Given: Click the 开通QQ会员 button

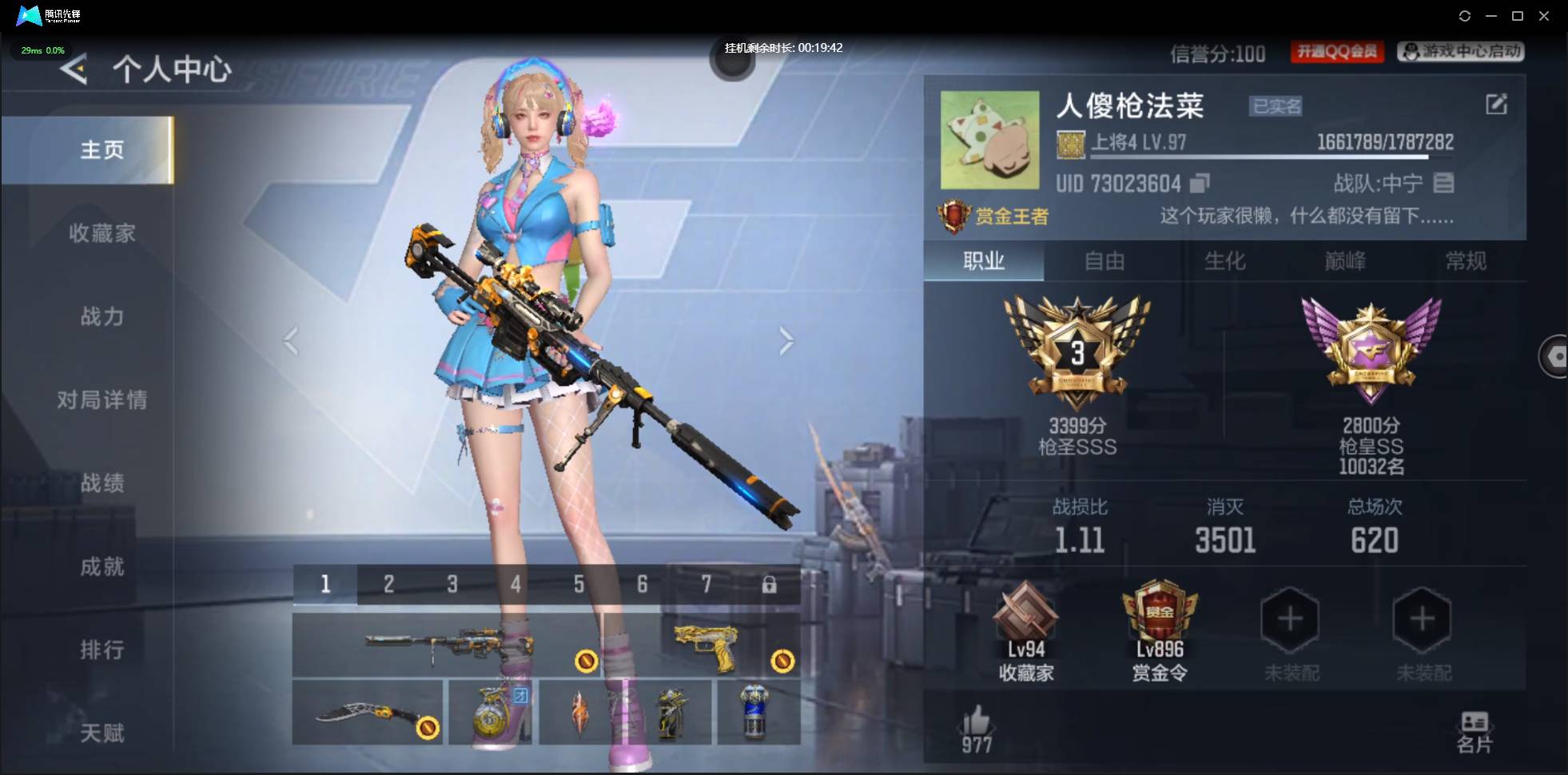Looking at the screenshot, I should 1338,51.
